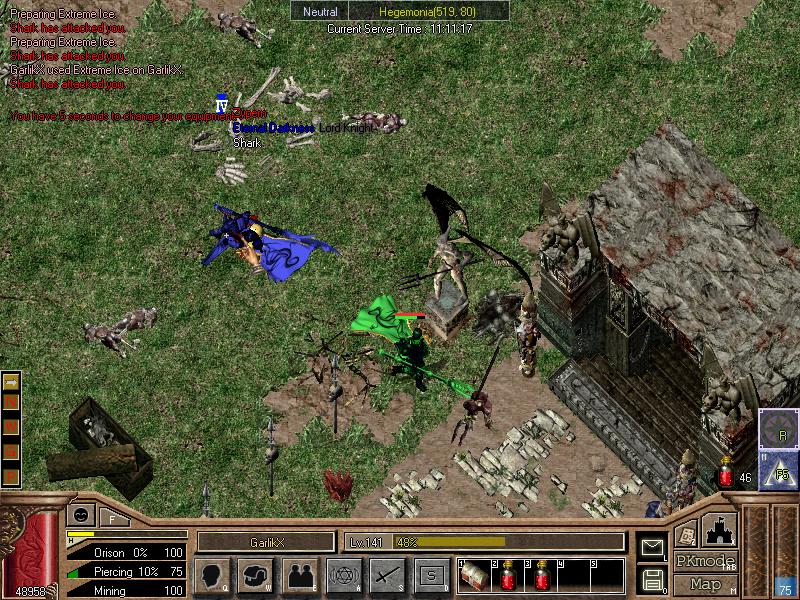800x600 pixels.
Task: Click the smiley face emote button
Action: tap(79, 516)
